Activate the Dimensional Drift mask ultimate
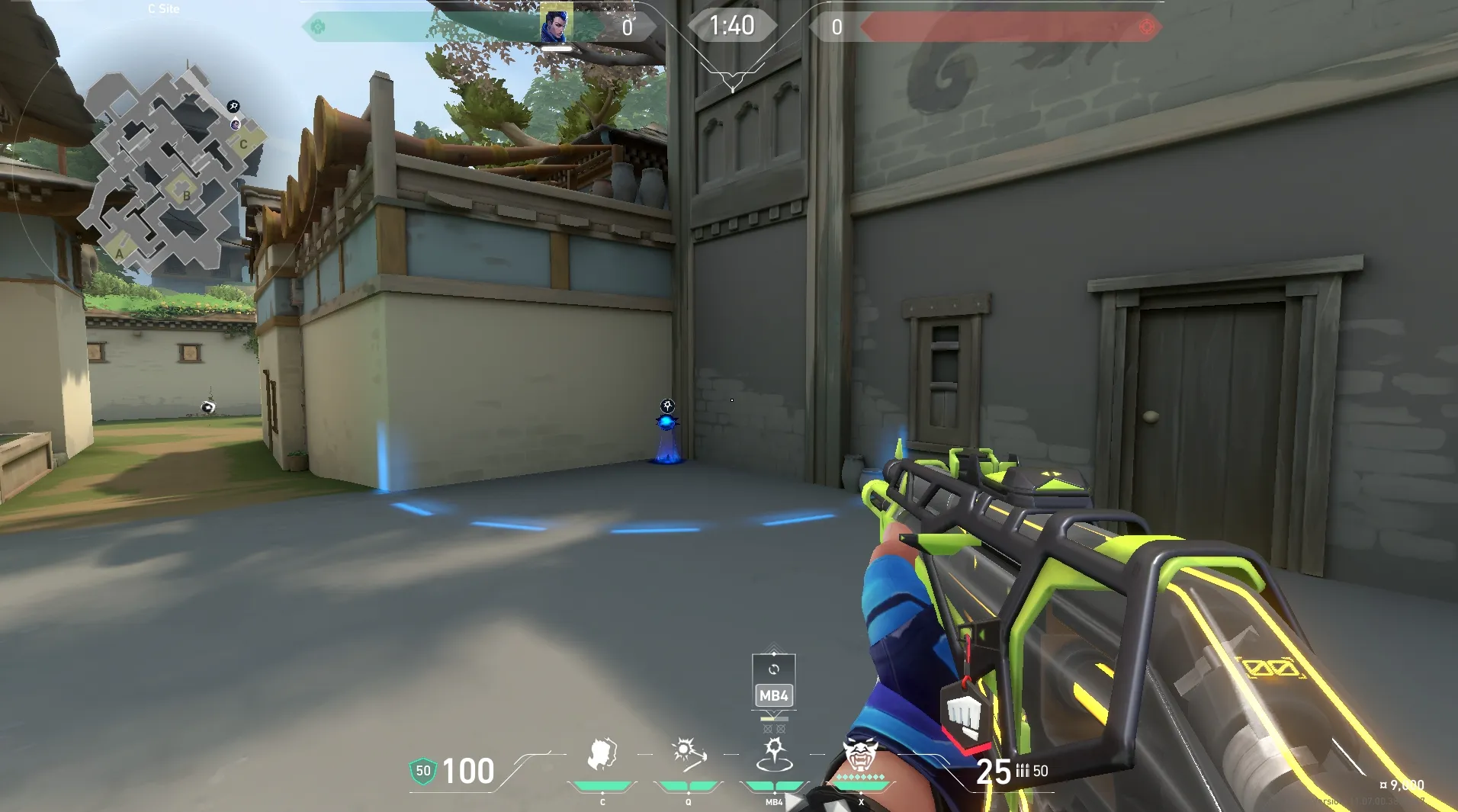 [860, 755]
